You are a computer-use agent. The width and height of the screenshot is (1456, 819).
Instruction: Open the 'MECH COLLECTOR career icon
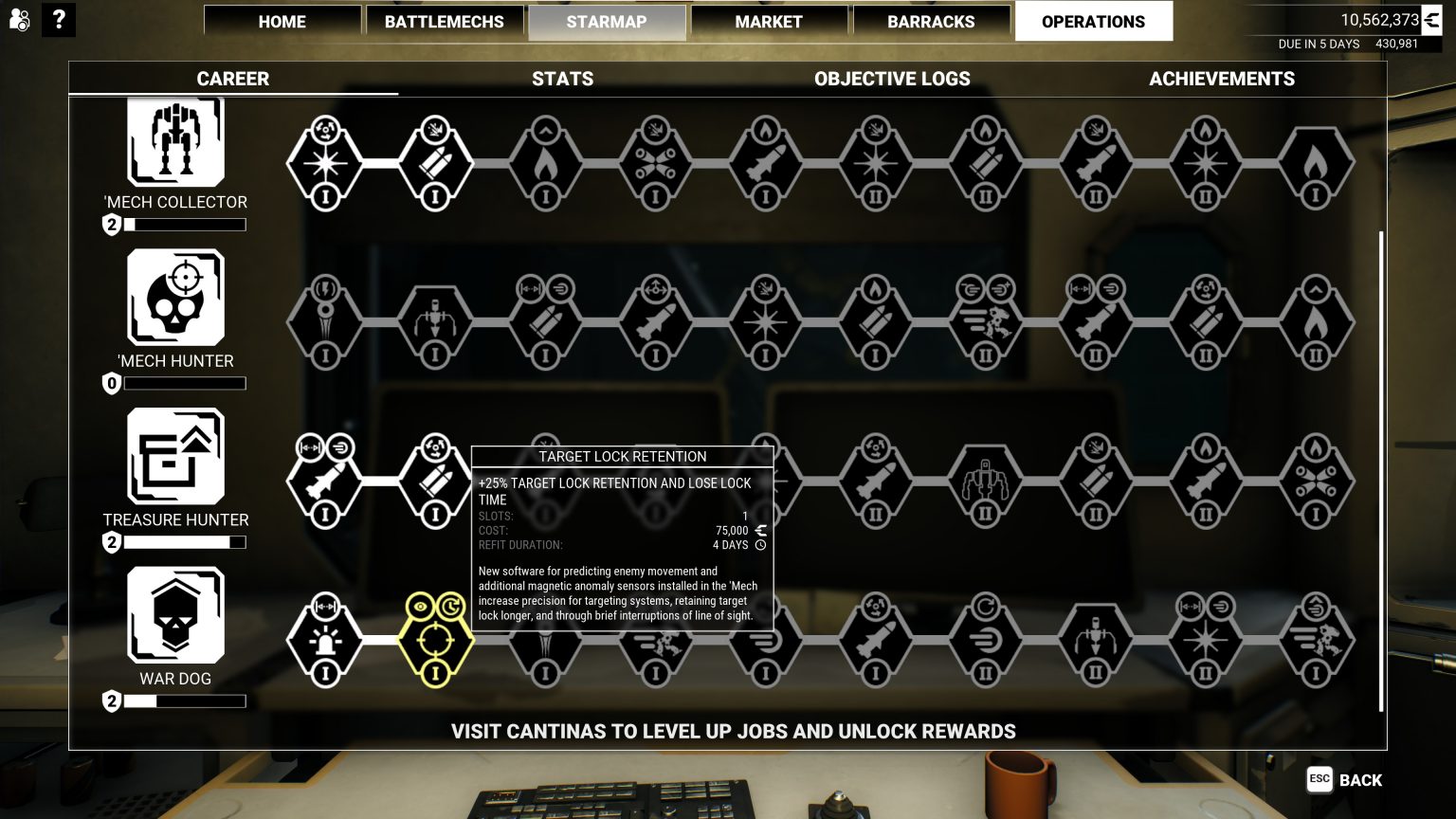[175, 142]
